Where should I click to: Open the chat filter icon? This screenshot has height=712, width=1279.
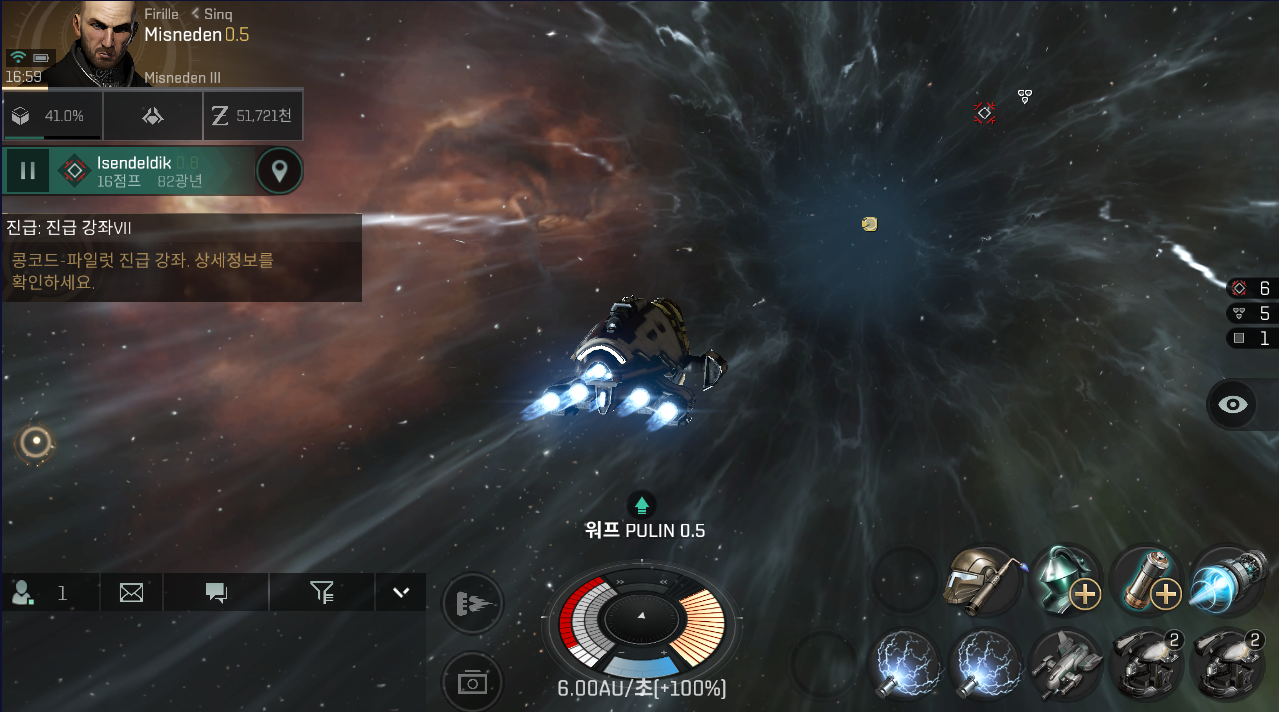click(x=321, y=593)
